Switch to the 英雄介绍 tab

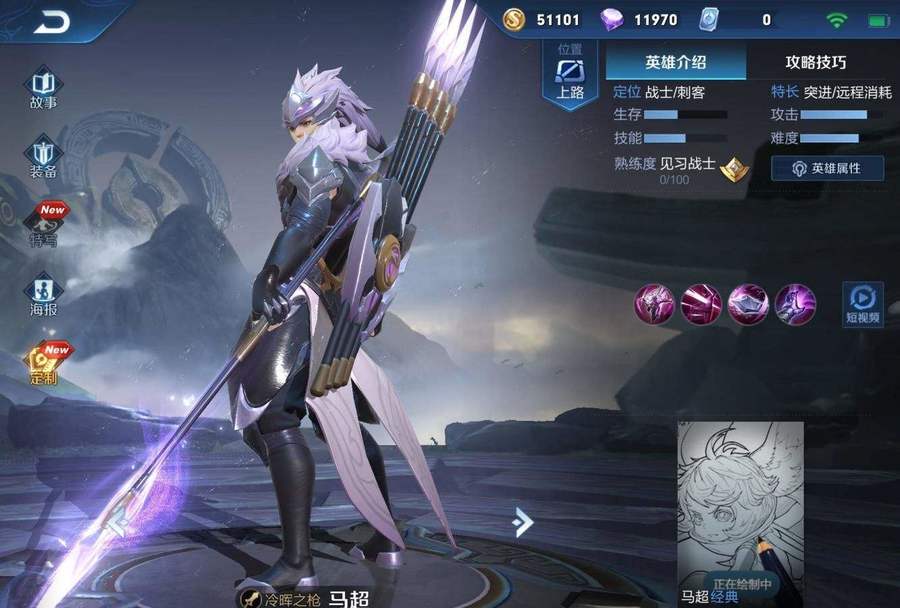(x=676, y=62)
